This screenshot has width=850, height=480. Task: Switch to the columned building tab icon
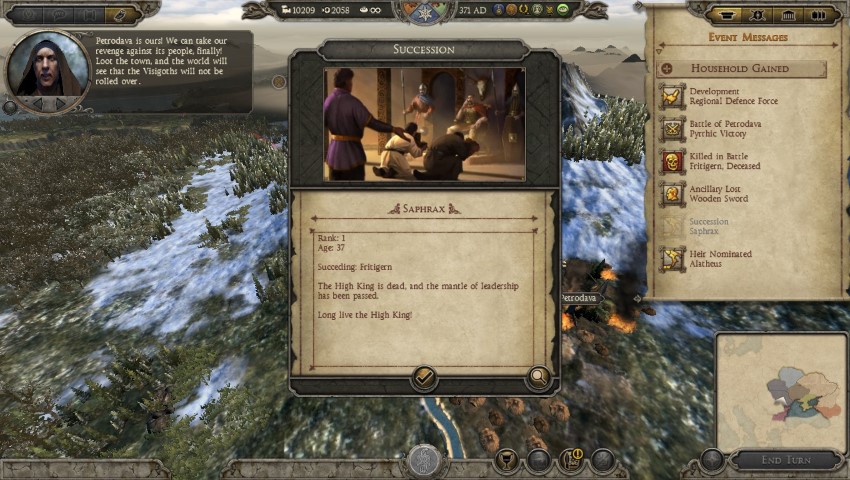click(787, 15)
